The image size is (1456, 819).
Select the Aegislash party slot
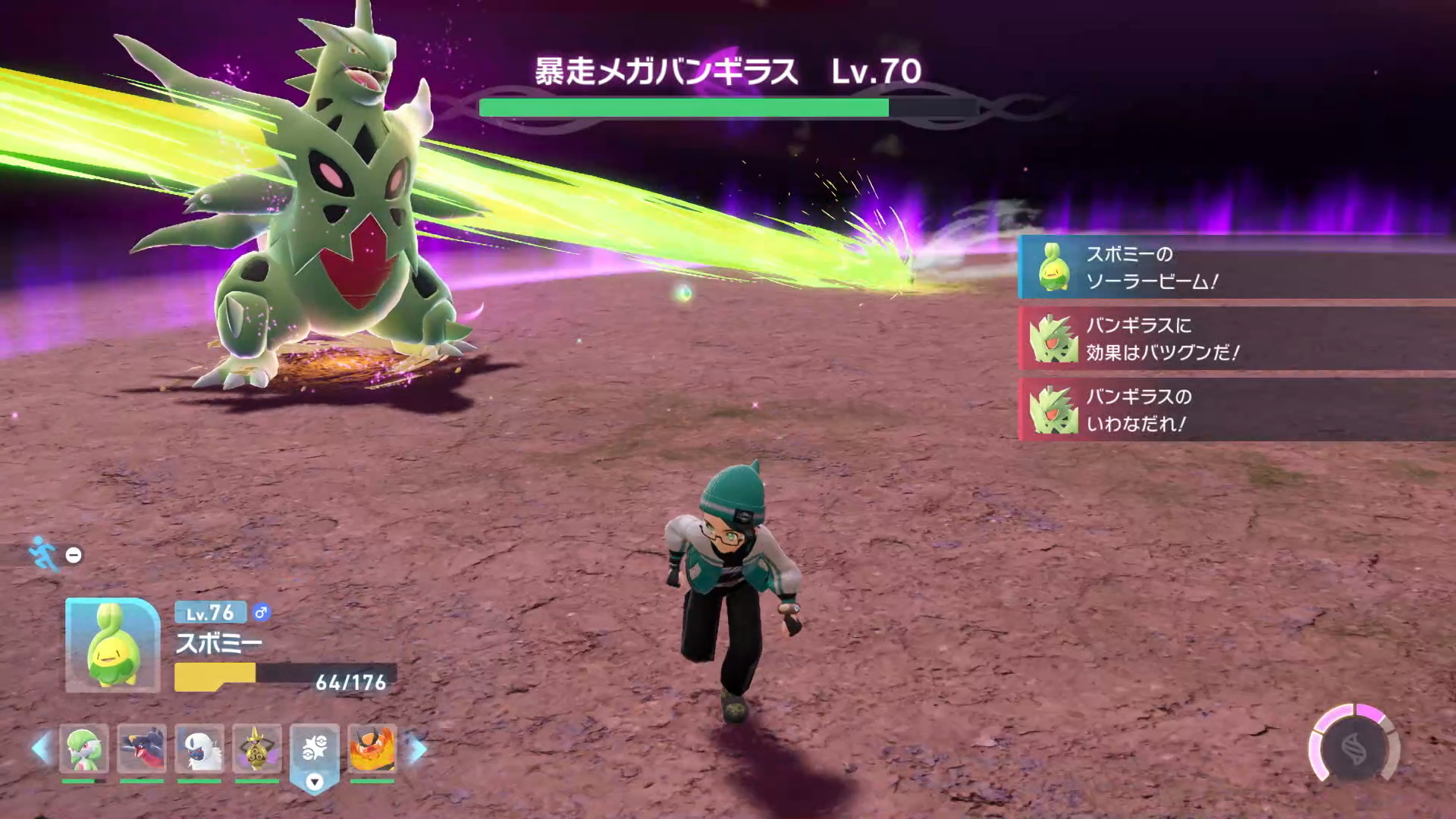point(257,748)
